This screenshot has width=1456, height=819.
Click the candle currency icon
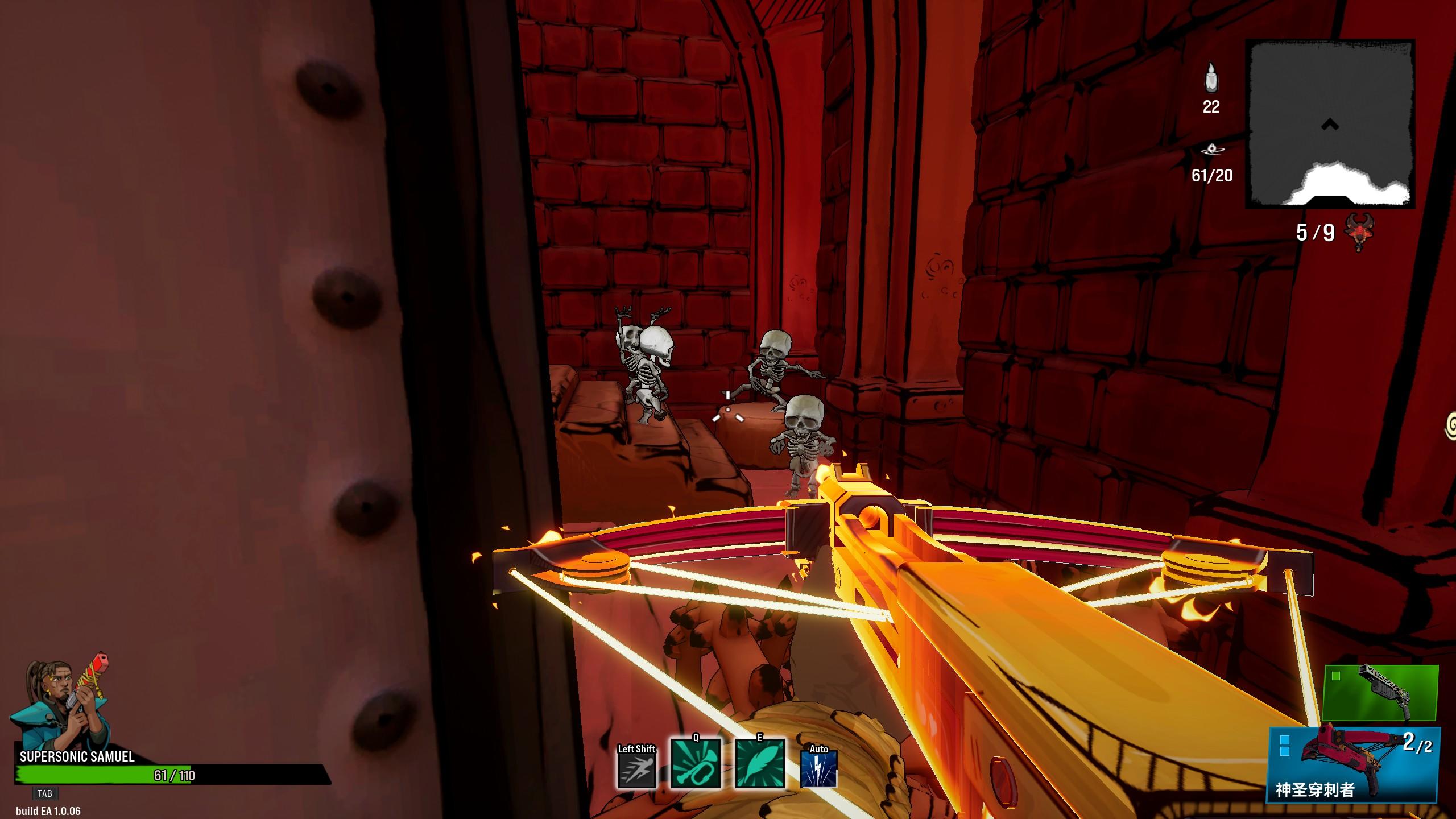coord(1211,78)
